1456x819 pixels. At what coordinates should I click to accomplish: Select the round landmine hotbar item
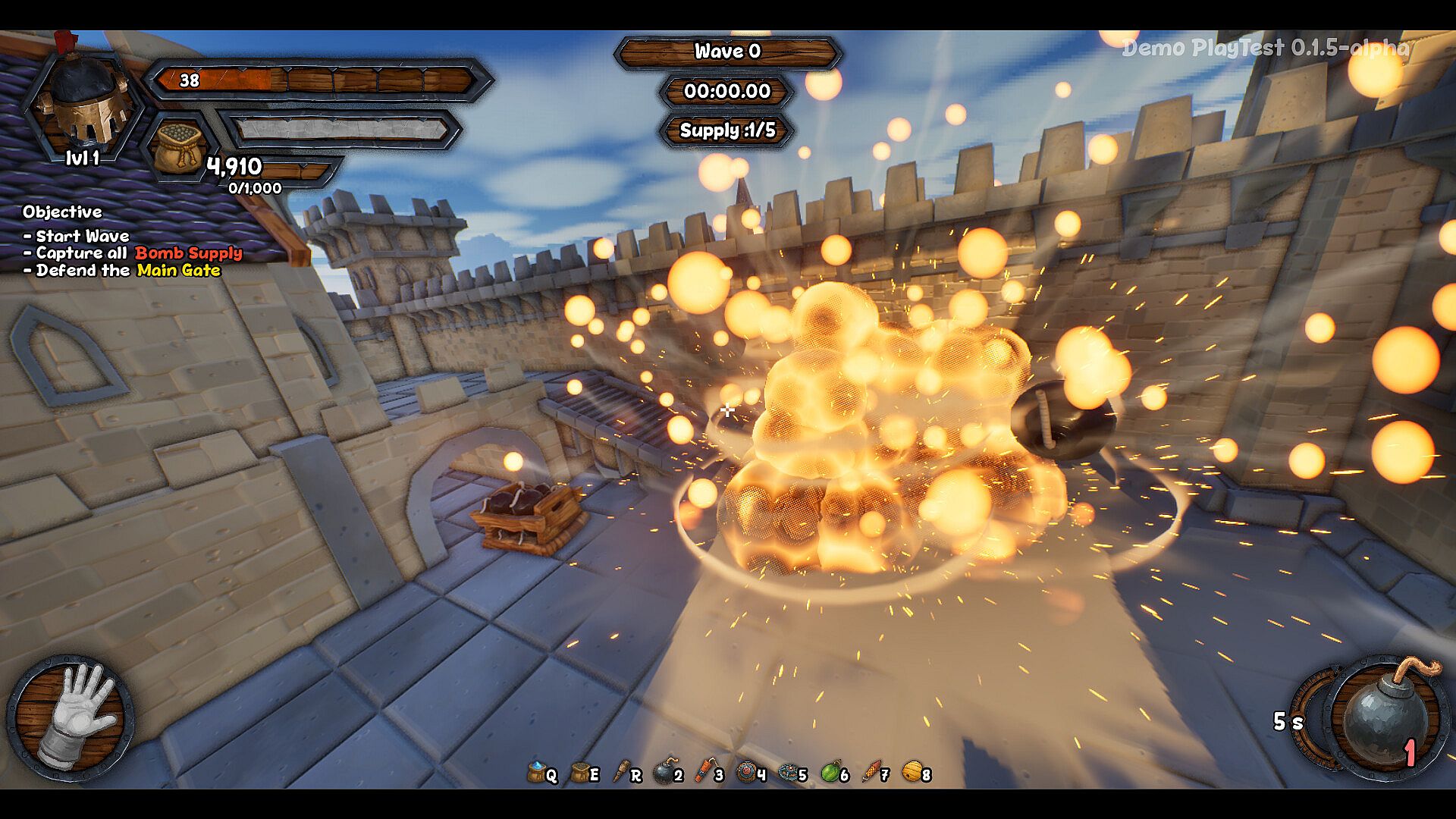point(747,772)
